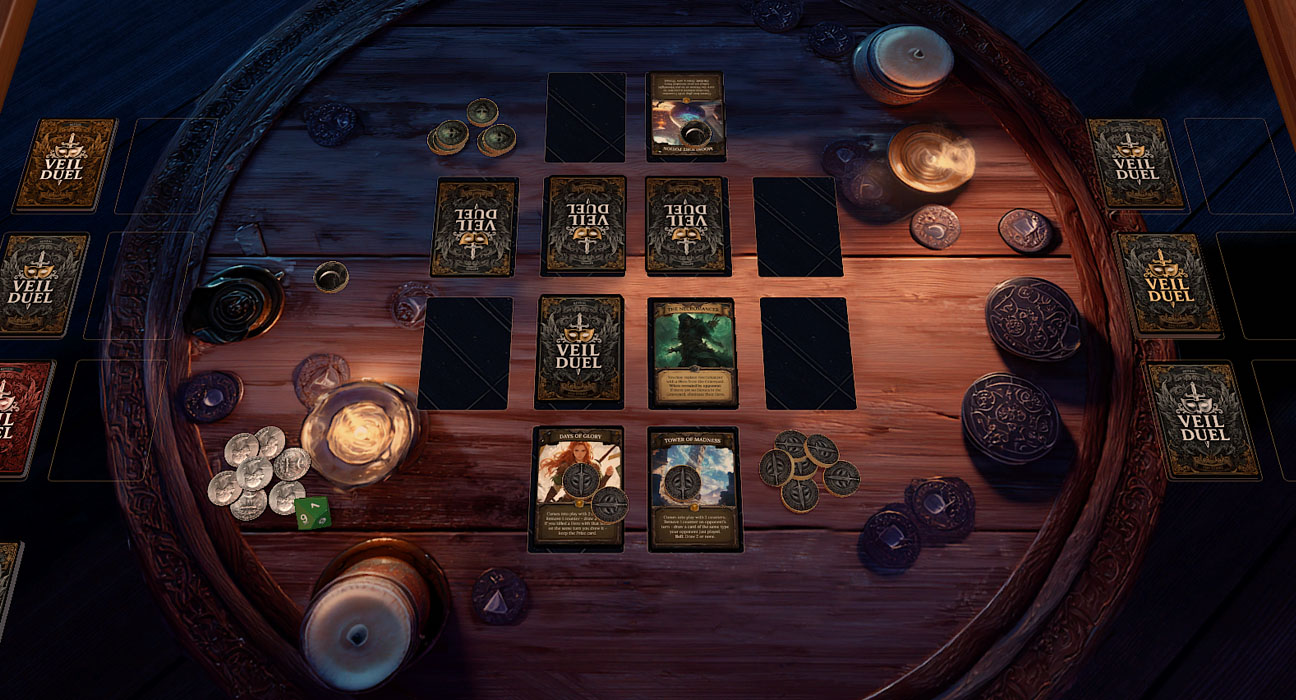Choose The Necromancer card
This screenshot has width=1296, height=700.
point(693,352)
